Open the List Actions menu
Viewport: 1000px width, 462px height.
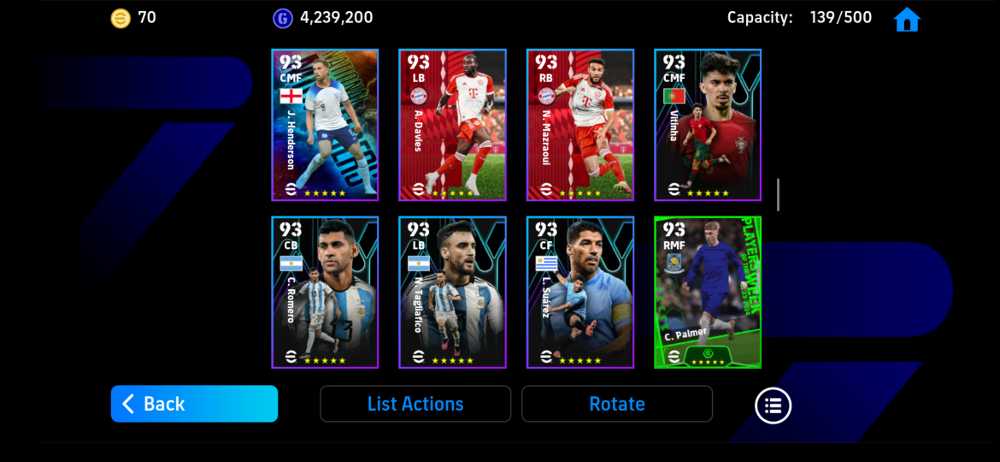point(415,404)
